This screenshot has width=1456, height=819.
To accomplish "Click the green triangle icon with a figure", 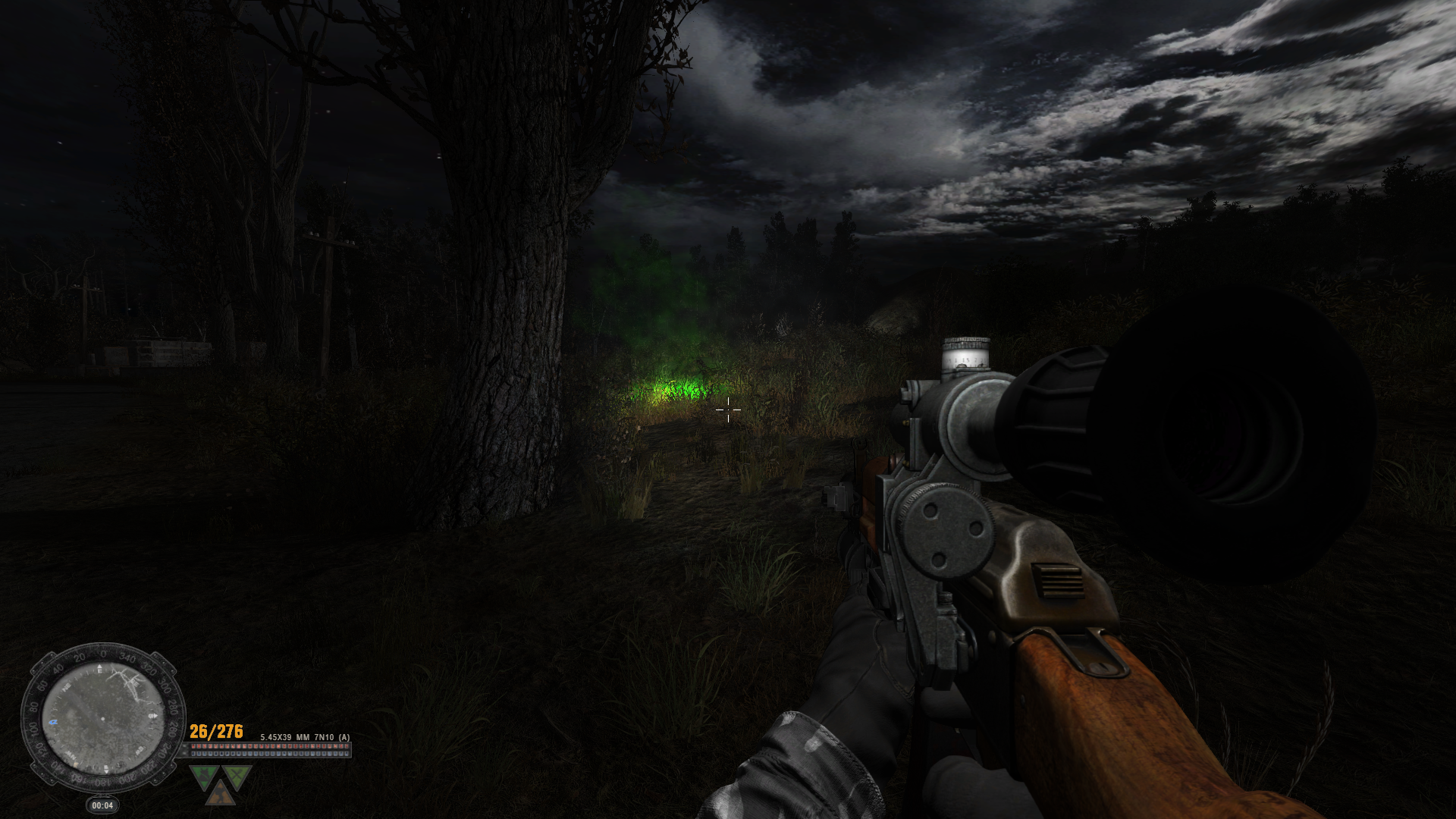I will [205, 775].
